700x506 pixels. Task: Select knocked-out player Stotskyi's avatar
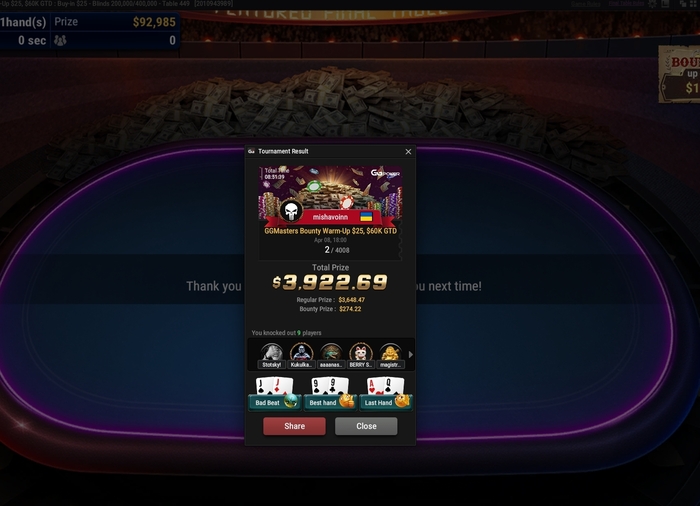click(x=271, y=353)
